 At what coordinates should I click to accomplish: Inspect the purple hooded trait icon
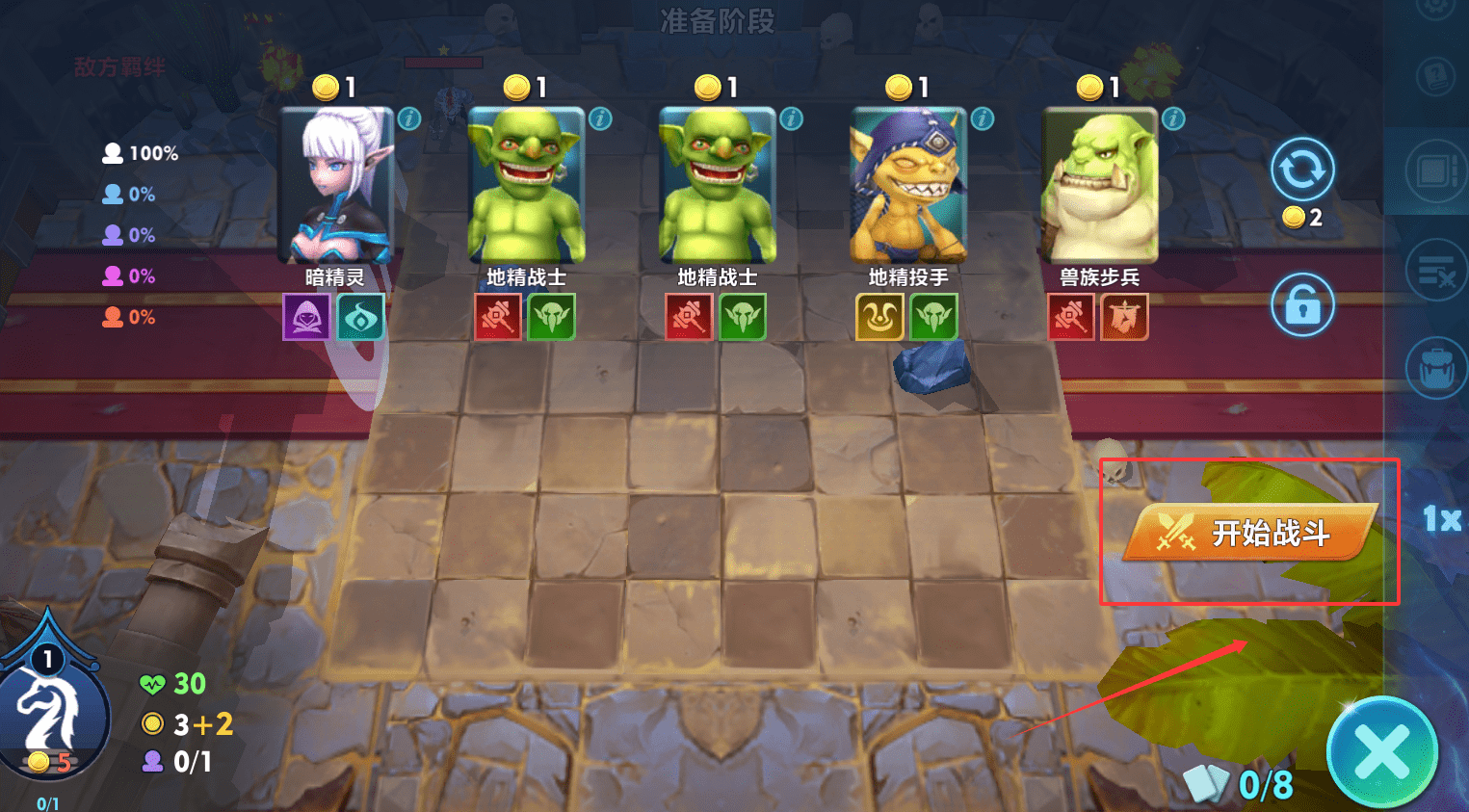click(x=306, y=317)
